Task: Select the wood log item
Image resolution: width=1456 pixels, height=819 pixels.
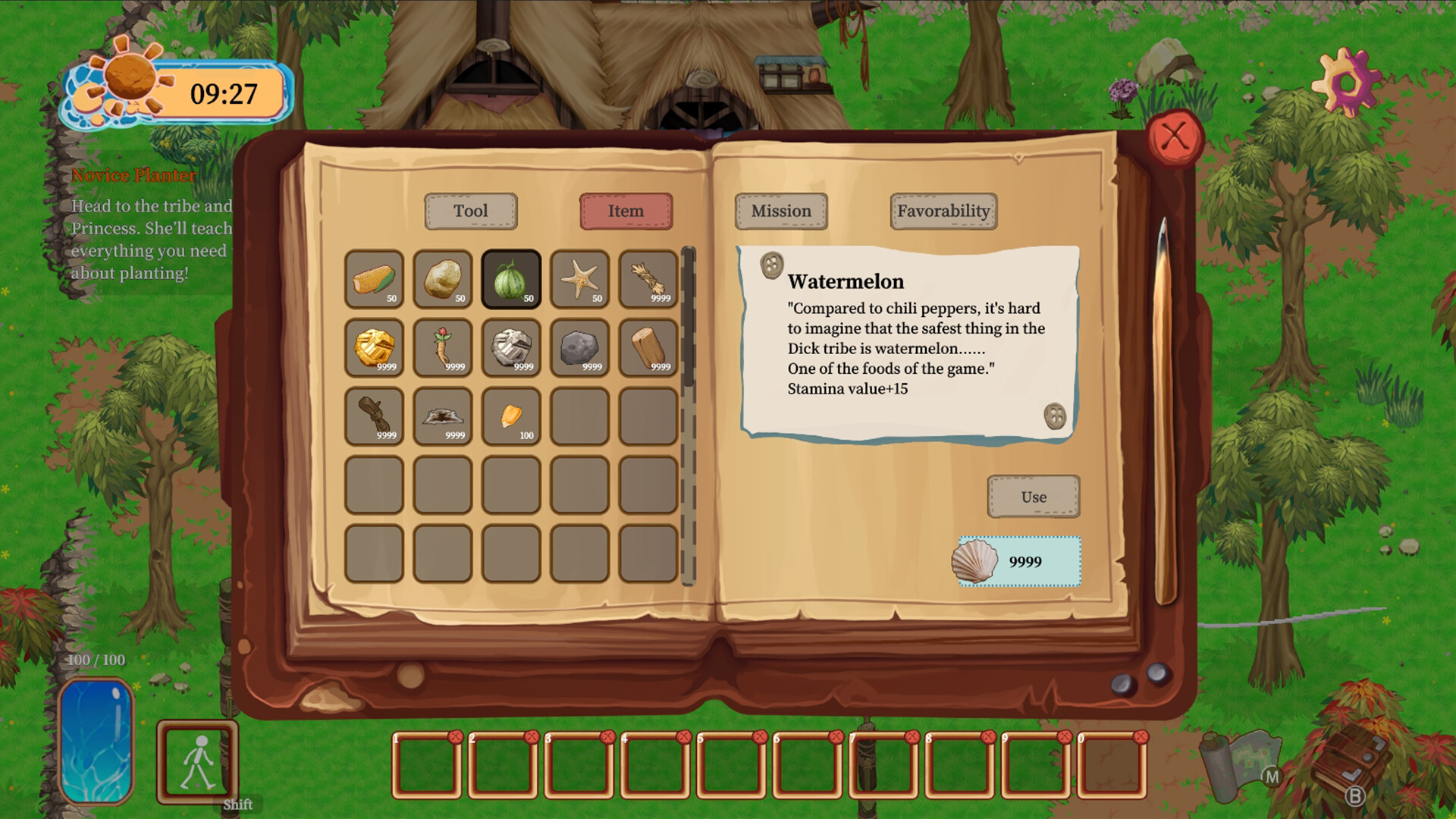Action: (x=648, y=347)
